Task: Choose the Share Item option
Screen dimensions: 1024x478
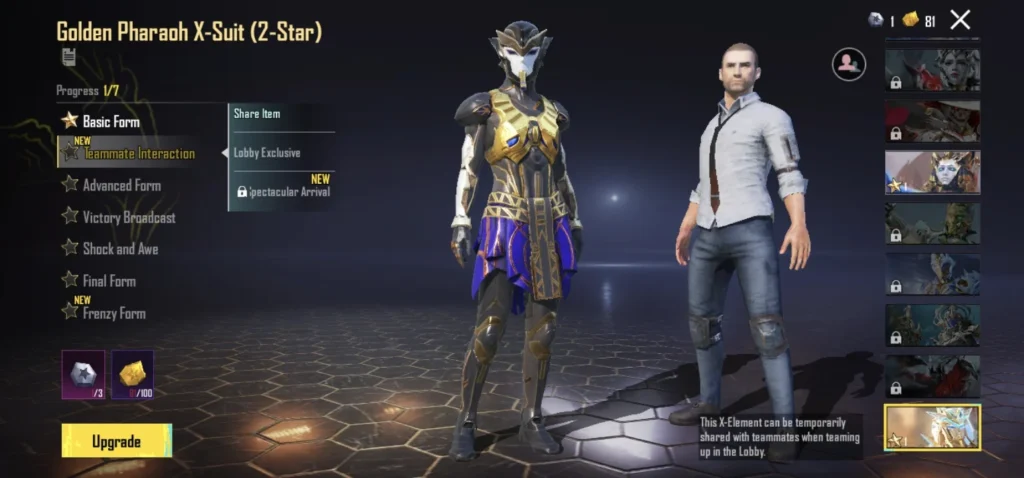Action: tap(258, 114)
